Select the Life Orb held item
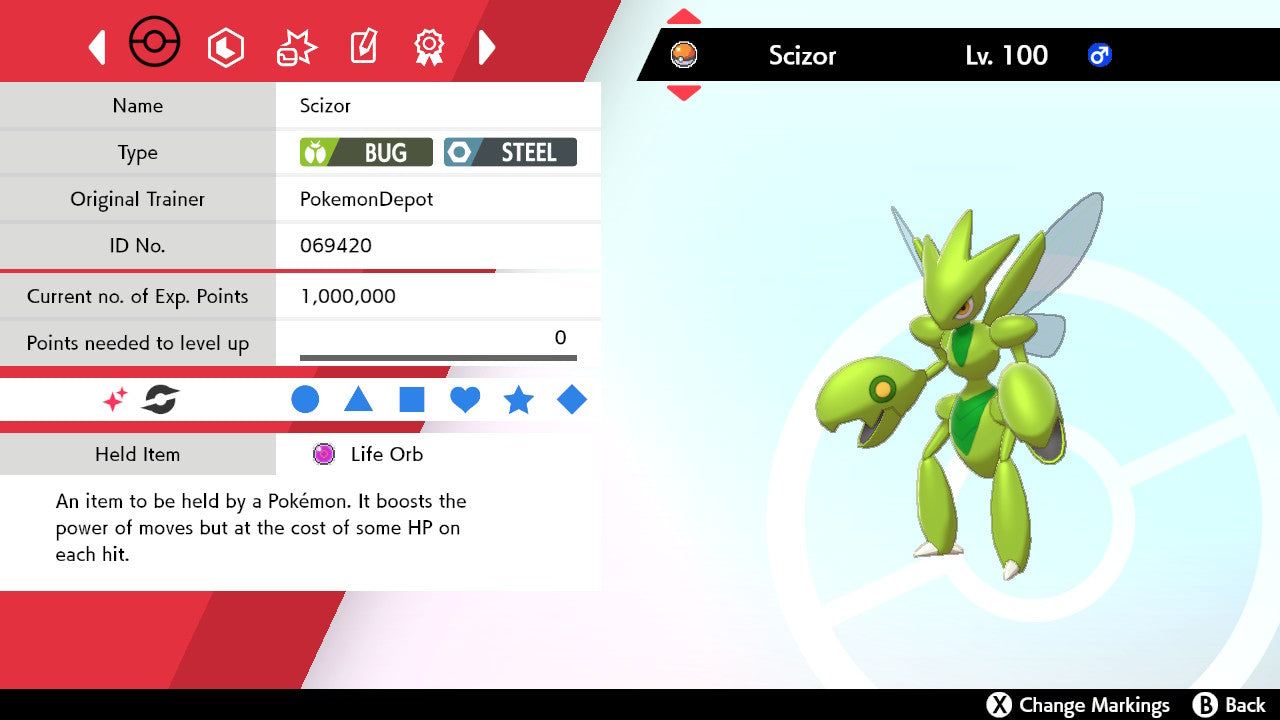Screen dimensions: 1280x720 (368, 454)
